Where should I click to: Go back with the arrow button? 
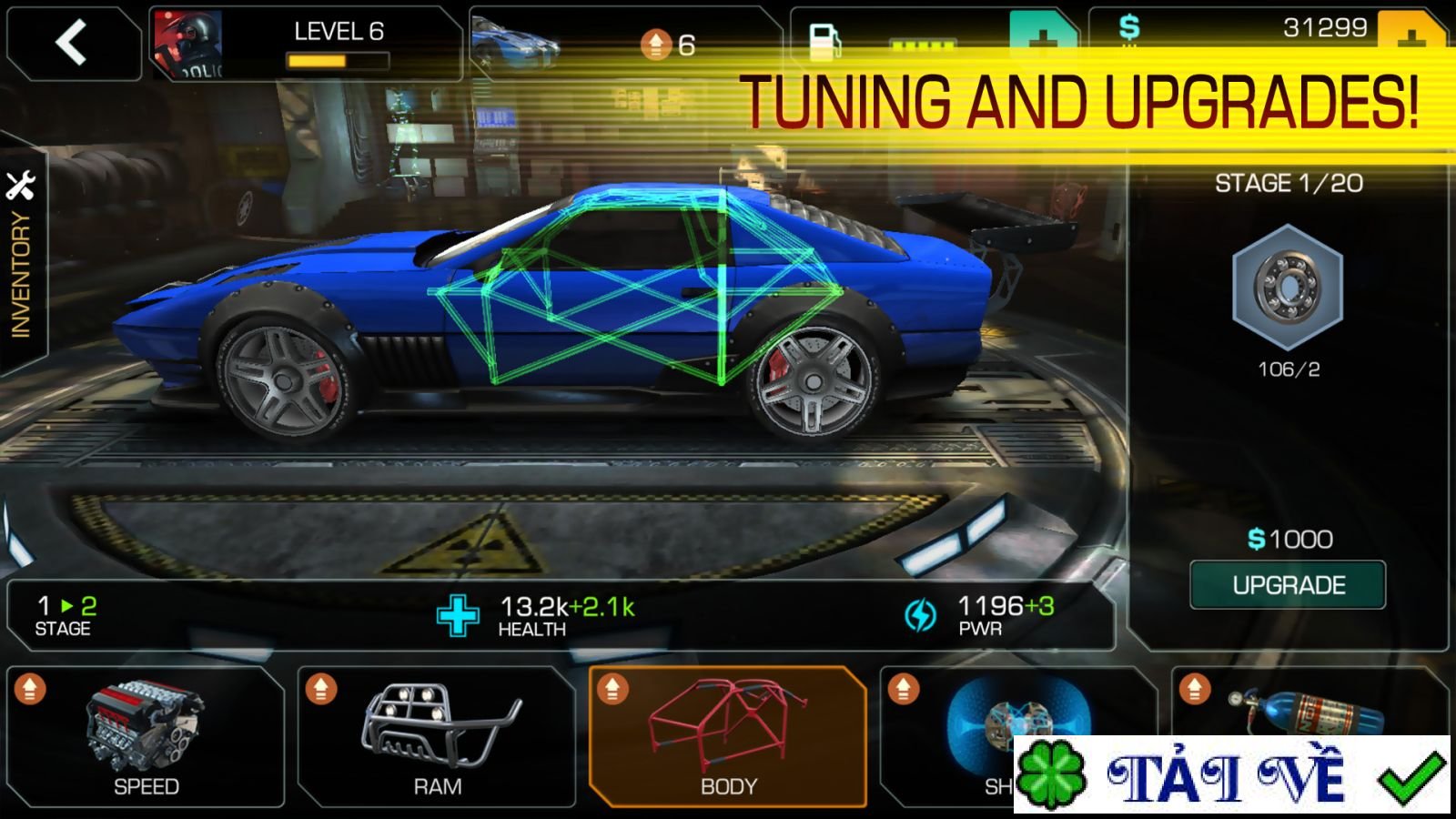[x=72, y=43]
